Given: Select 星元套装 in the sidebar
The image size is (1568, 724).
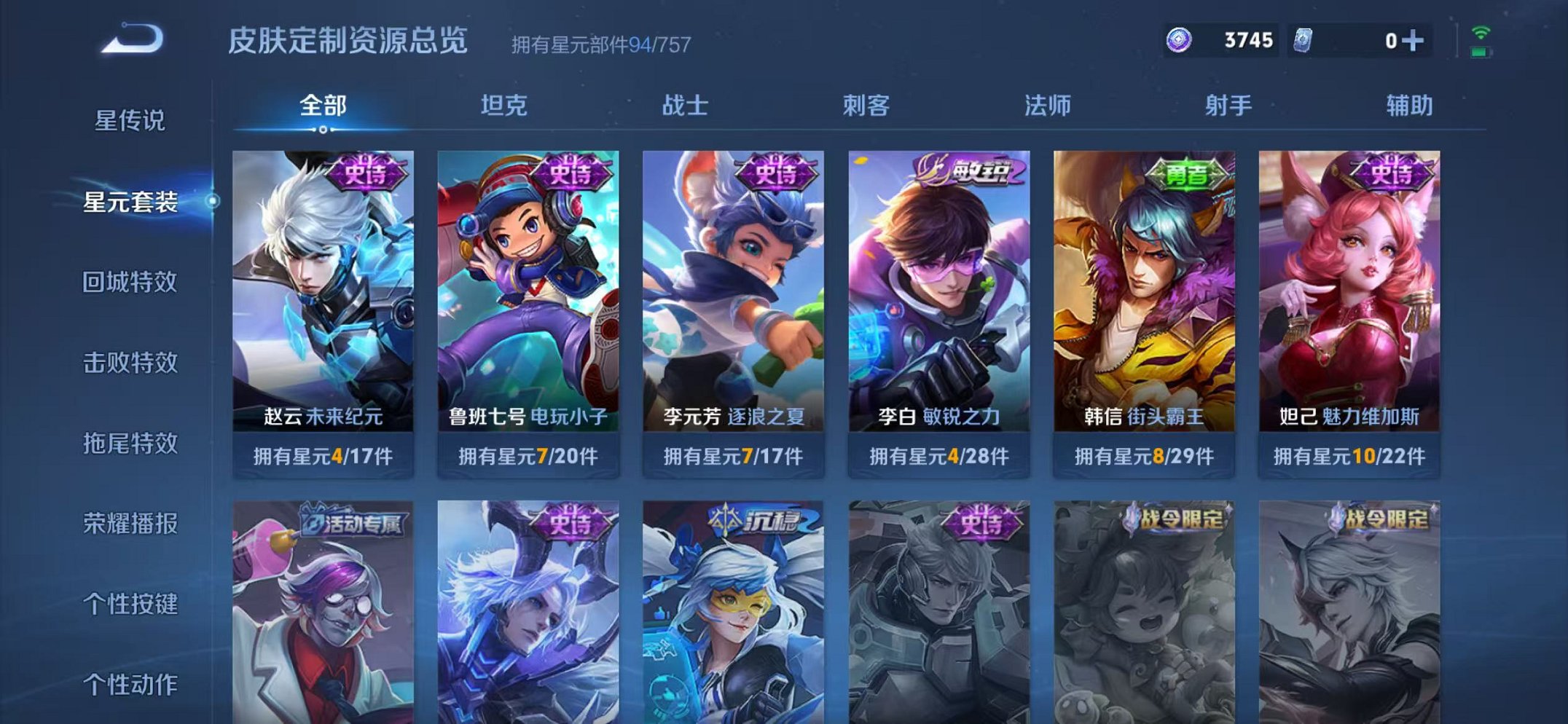Looking at the screenshot, I should (133, 206).
